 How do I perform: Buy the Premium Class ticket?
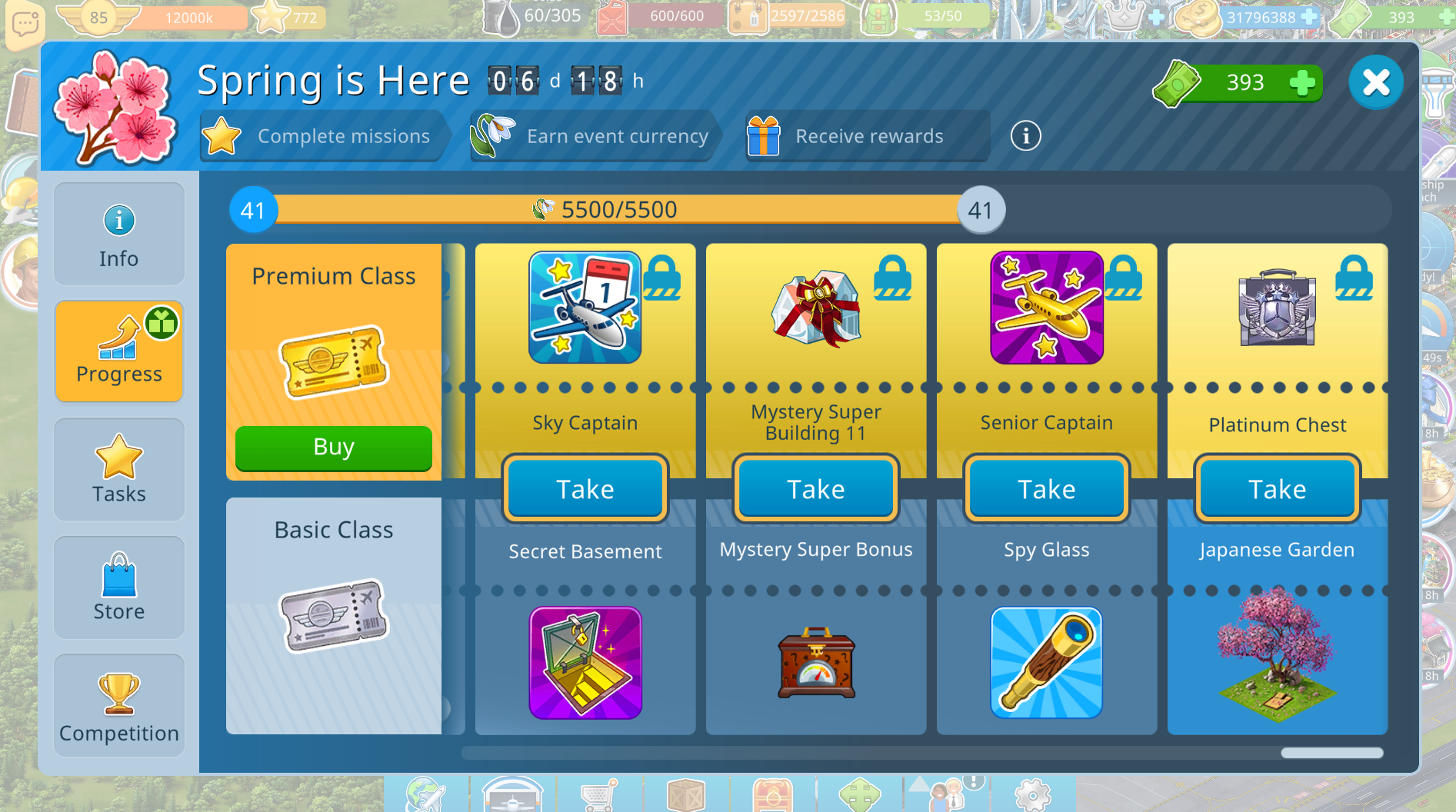click(x=333, y=448)
